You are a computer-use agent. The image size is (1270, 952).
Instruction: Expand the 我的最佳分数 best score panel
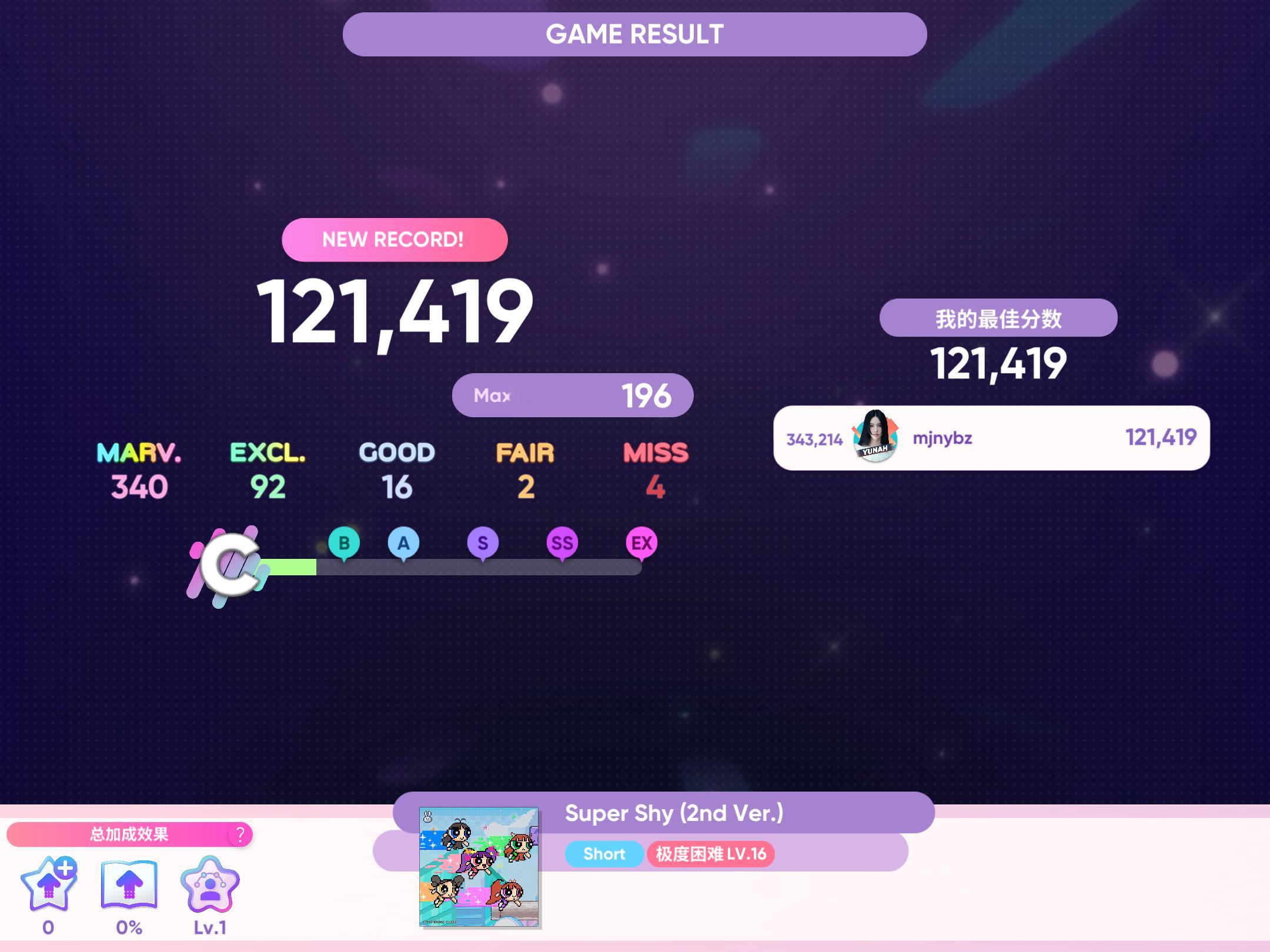[x=998, y=317]
